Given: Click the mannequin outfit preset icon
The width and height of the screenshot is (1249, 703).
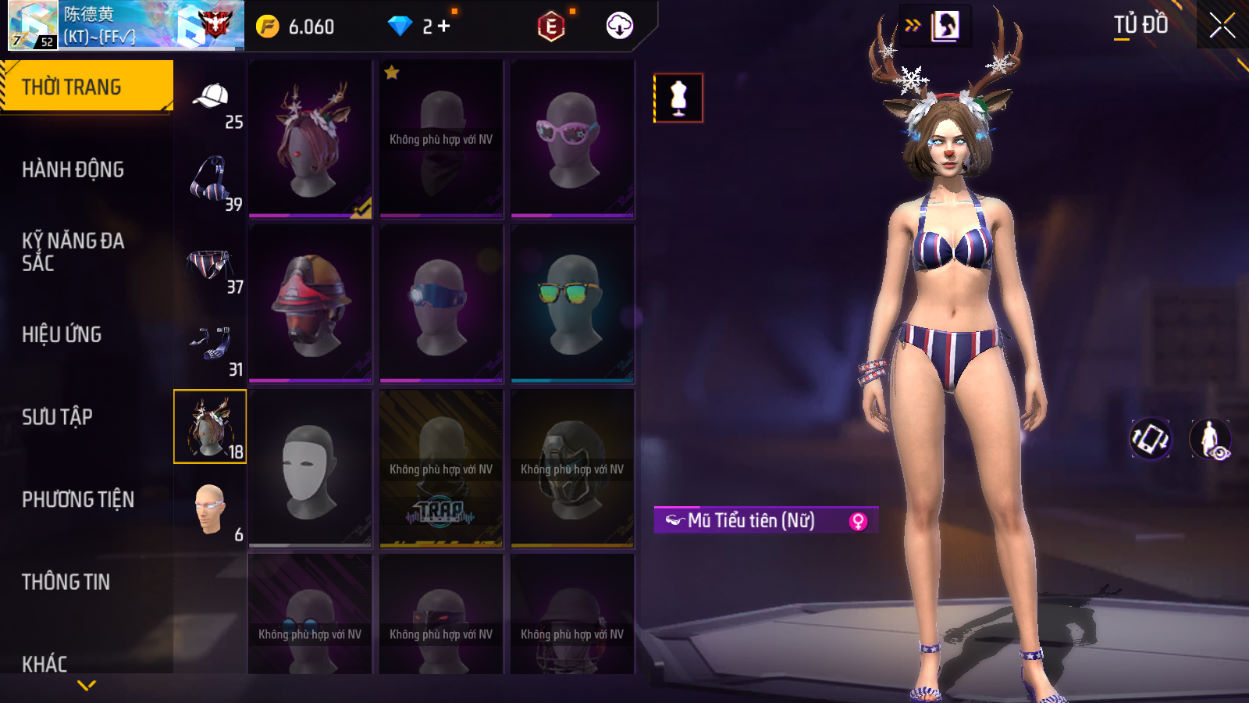Looking at the screenshot, I should 679,98.
